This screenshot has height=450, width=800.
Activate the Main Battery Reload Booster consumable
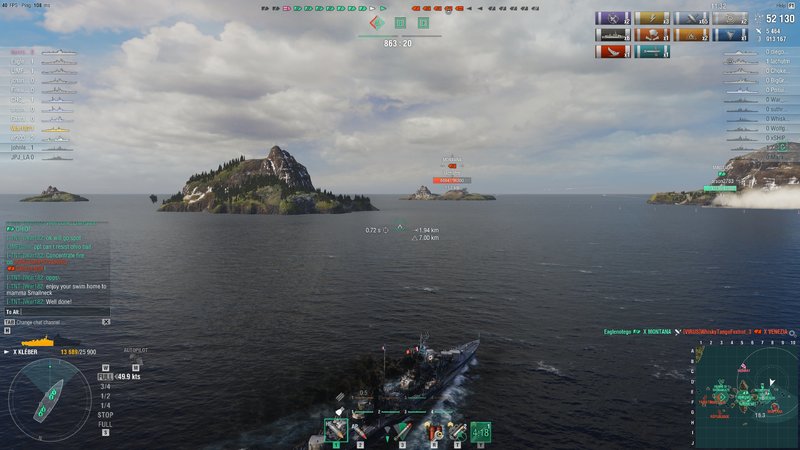tap(456, 431)
